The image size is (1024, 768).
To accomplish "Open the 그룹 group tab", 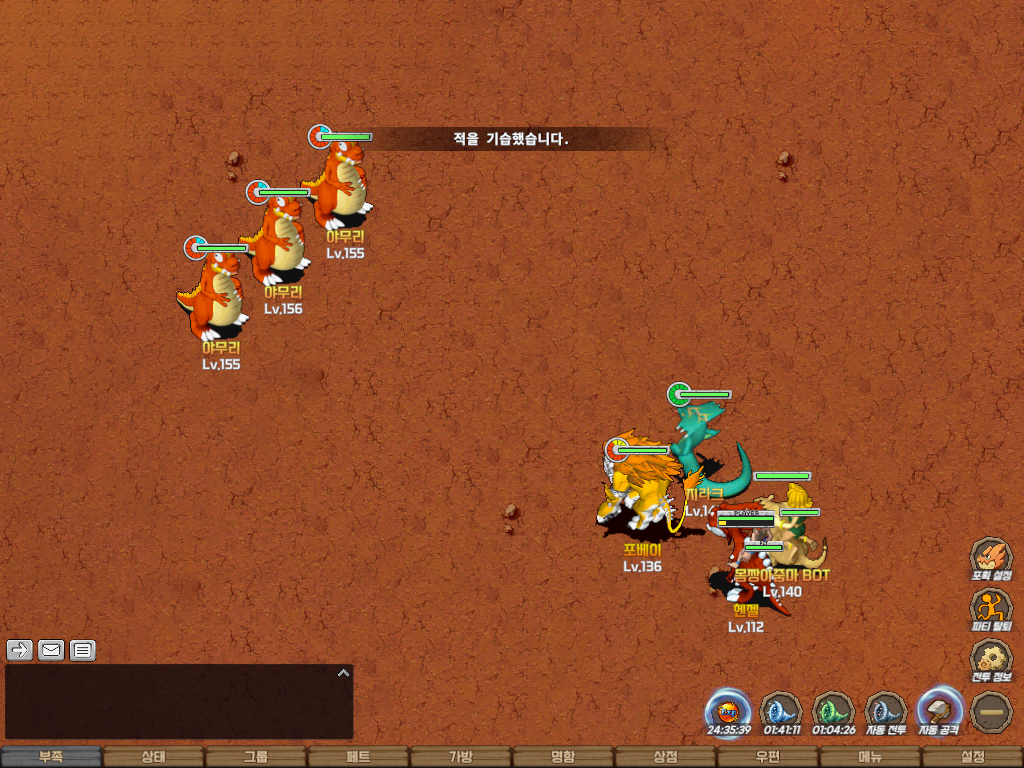I will (x=255, y=757).
